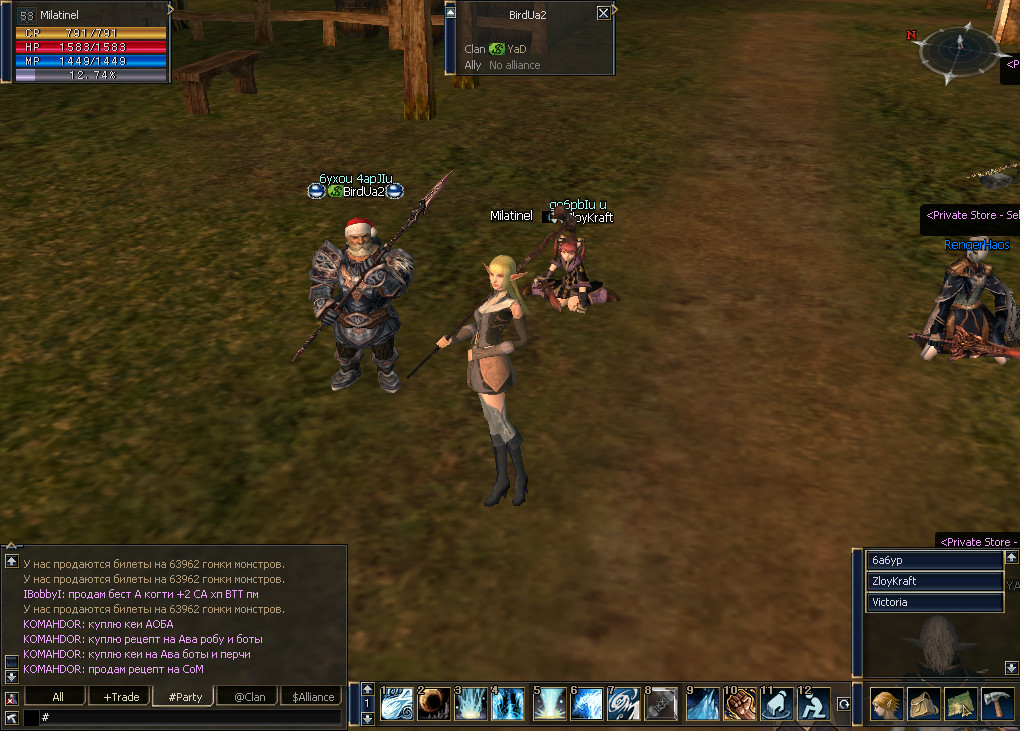1024x731 pixels.
Task: Click the chat message input field
Action: 190,717
